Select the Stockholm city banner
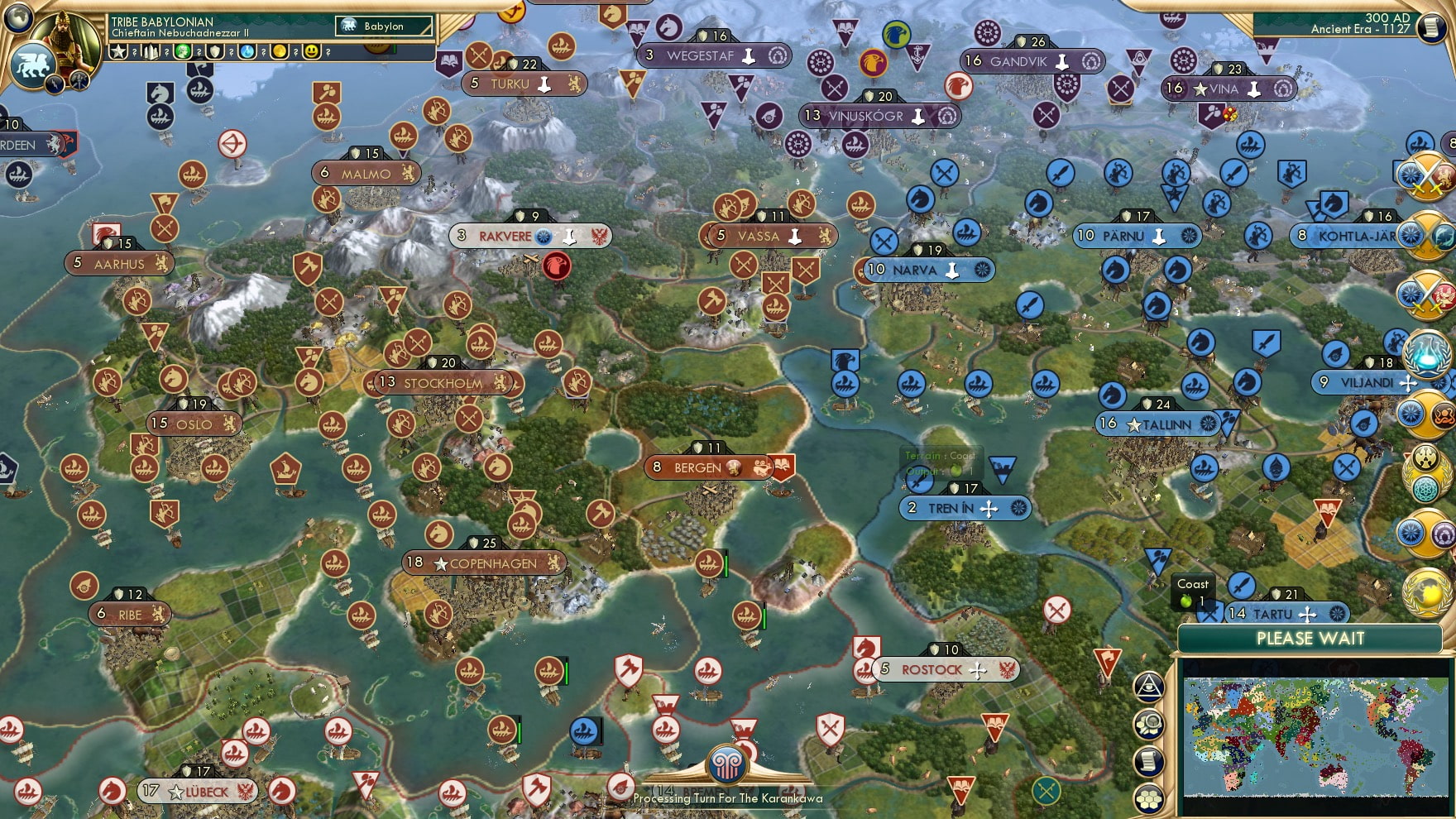Viewport: 1456px width, 819px height. (x=443, y=383)
